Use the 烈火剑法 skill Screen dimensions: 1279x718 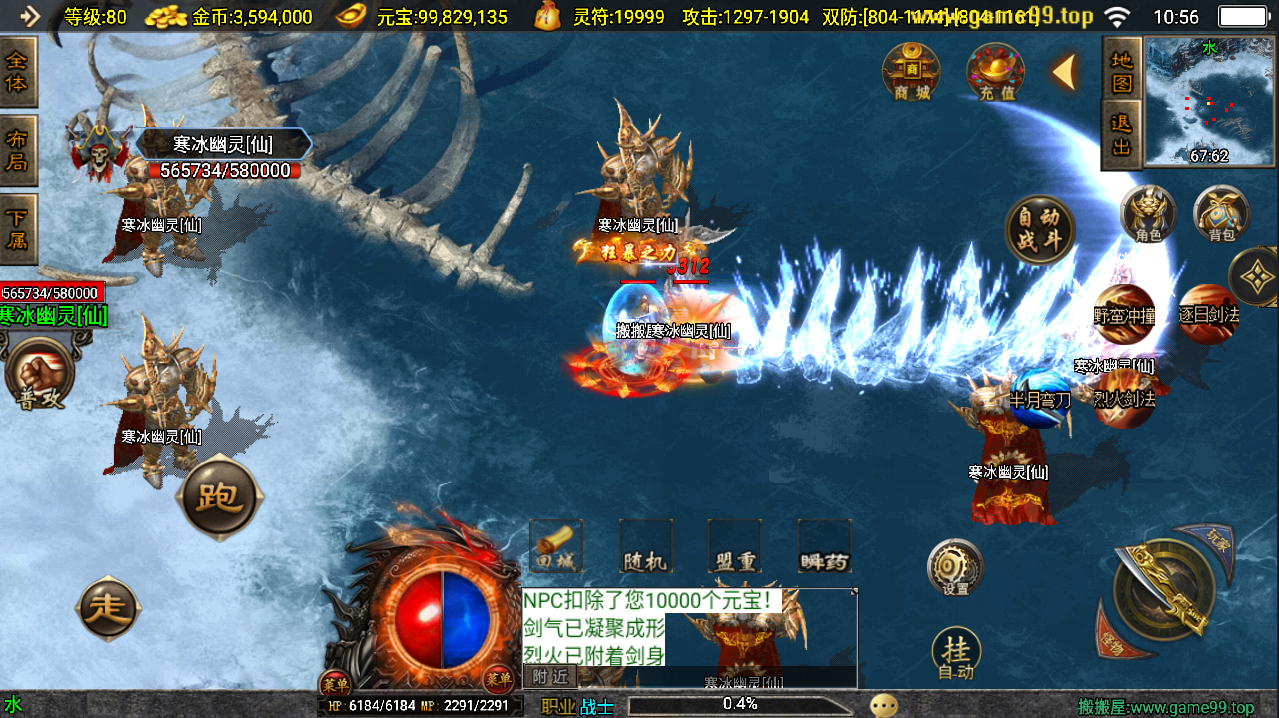1123,398
